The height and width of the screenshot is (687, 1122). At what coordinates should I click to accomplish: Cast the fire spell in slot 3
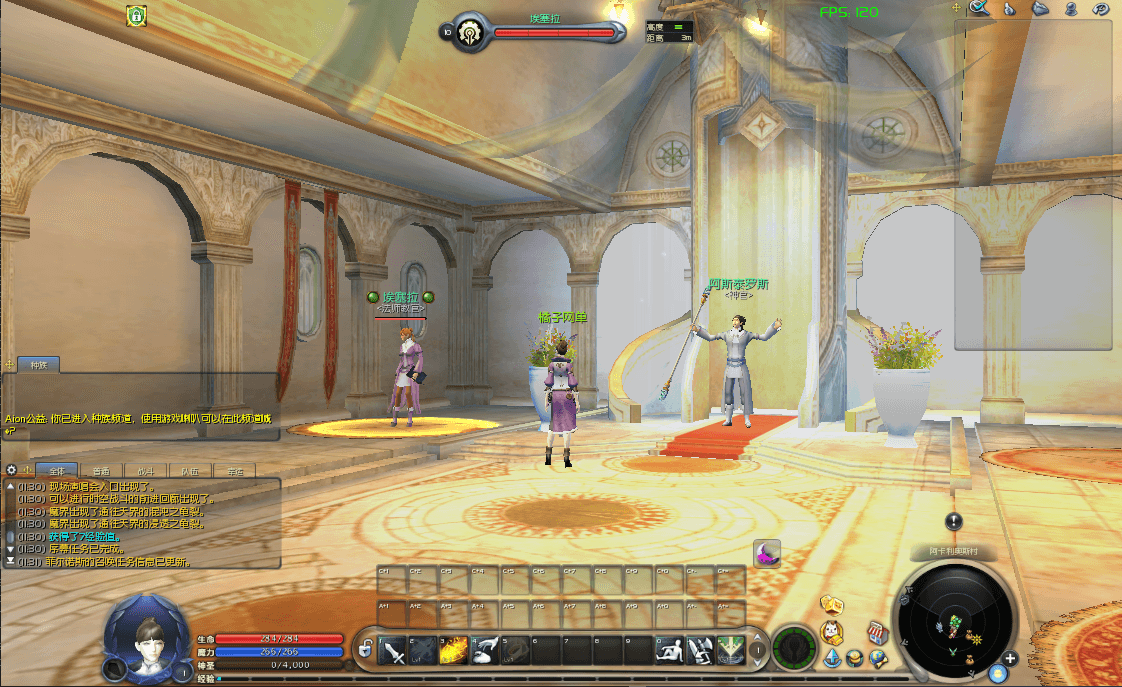455,651
